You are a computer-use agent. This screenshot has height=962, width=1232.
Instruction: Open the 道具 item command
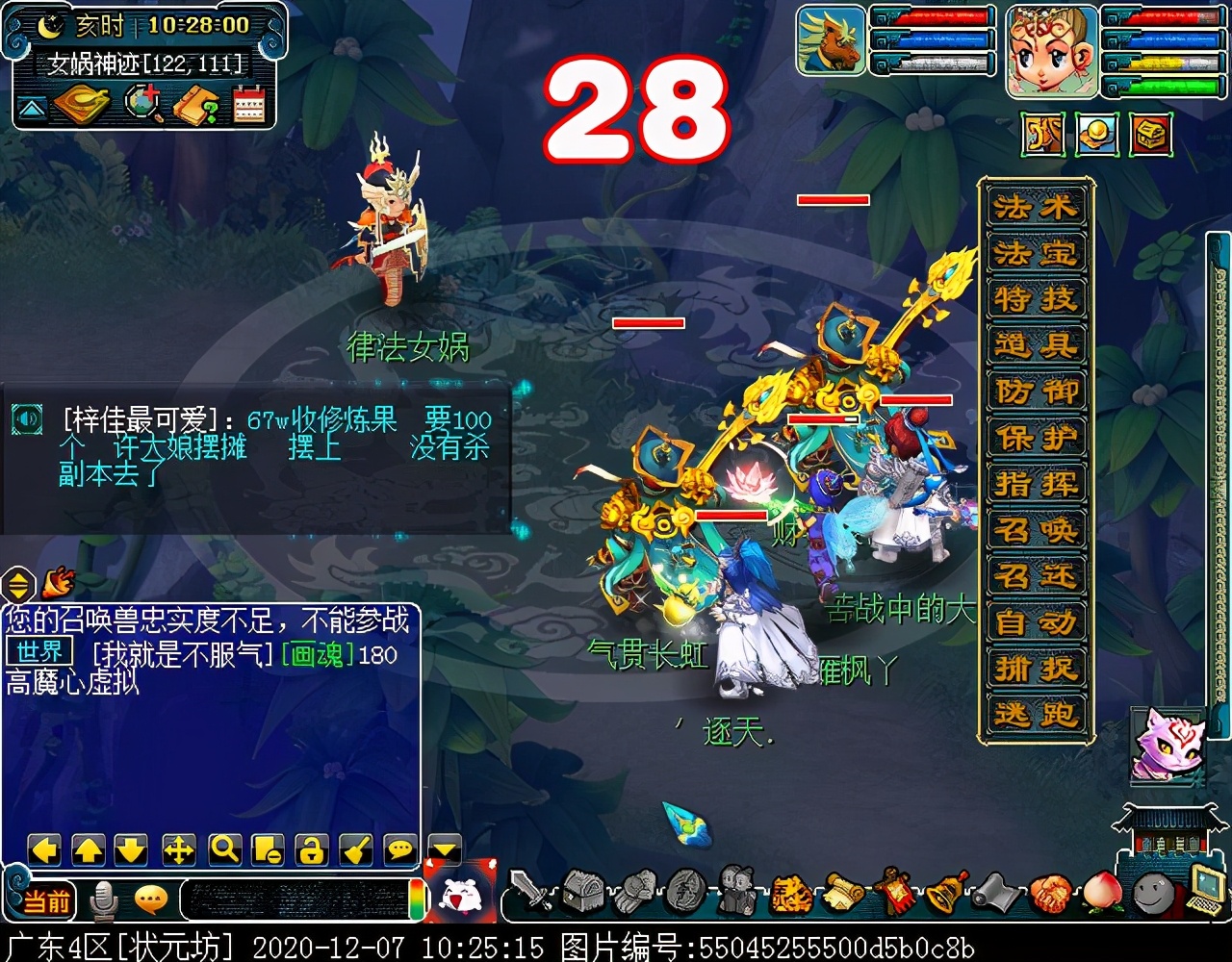pos(1036,344)
